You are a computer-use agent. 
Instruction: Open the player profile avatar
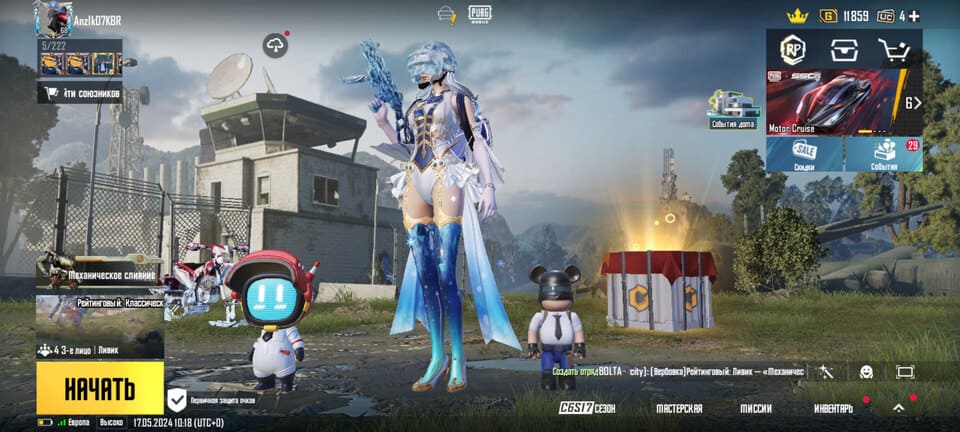(53, 19)
